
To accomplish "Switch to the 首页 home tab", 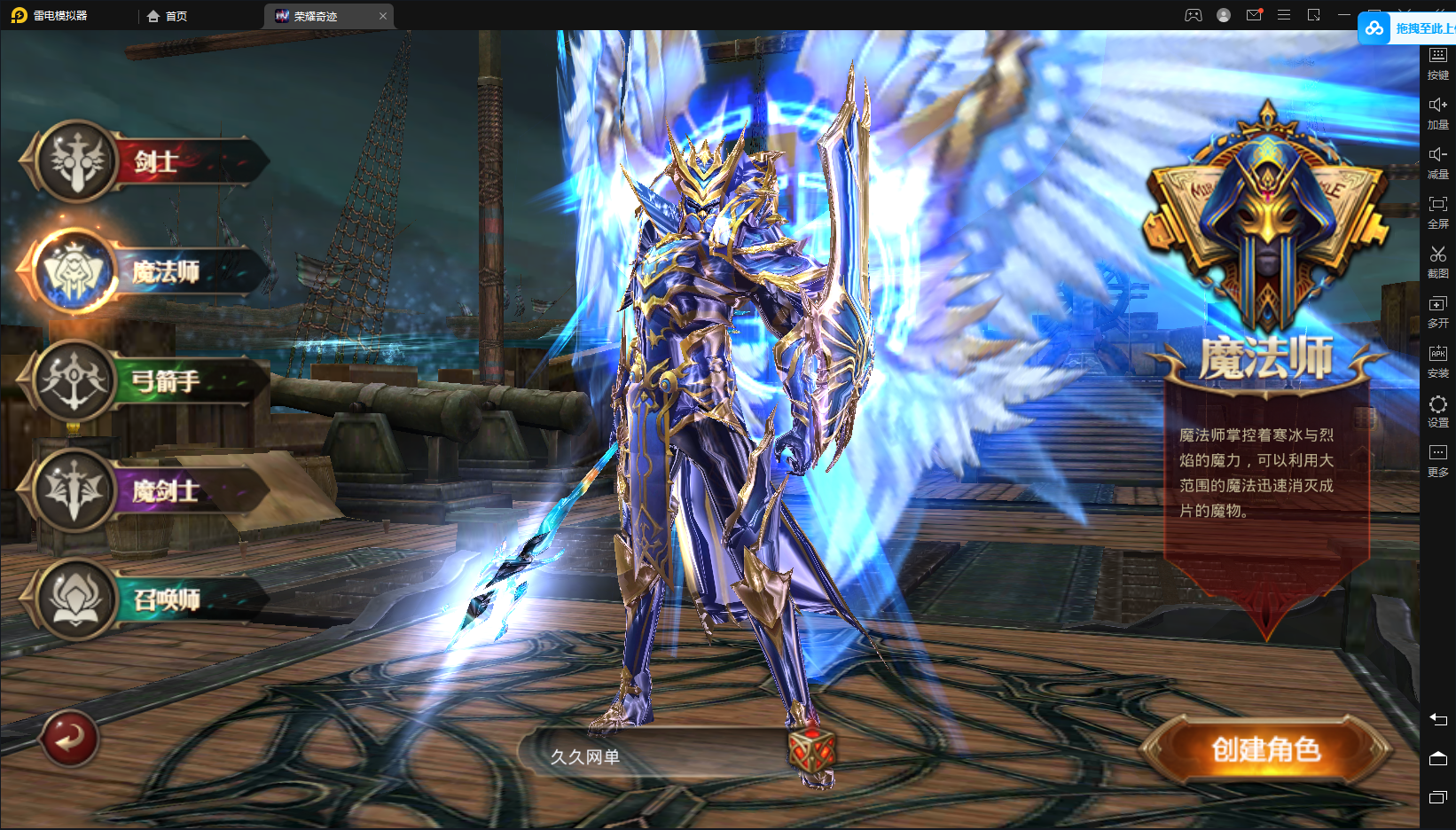I will [168, 16].
